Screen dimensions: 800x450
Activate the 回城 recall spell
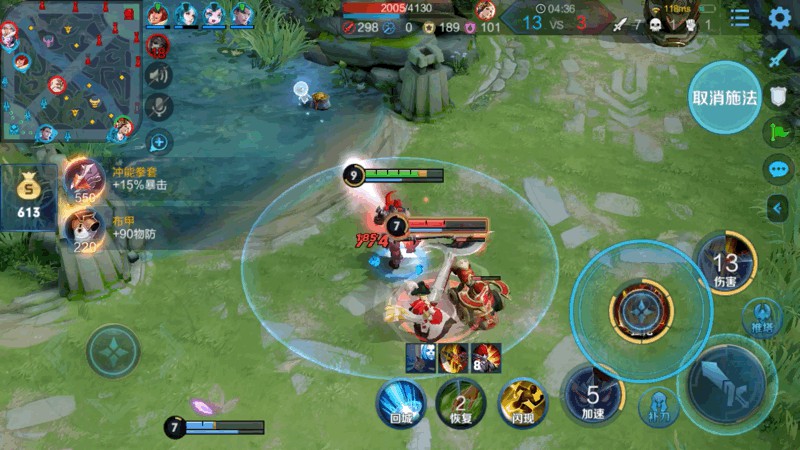400,400
